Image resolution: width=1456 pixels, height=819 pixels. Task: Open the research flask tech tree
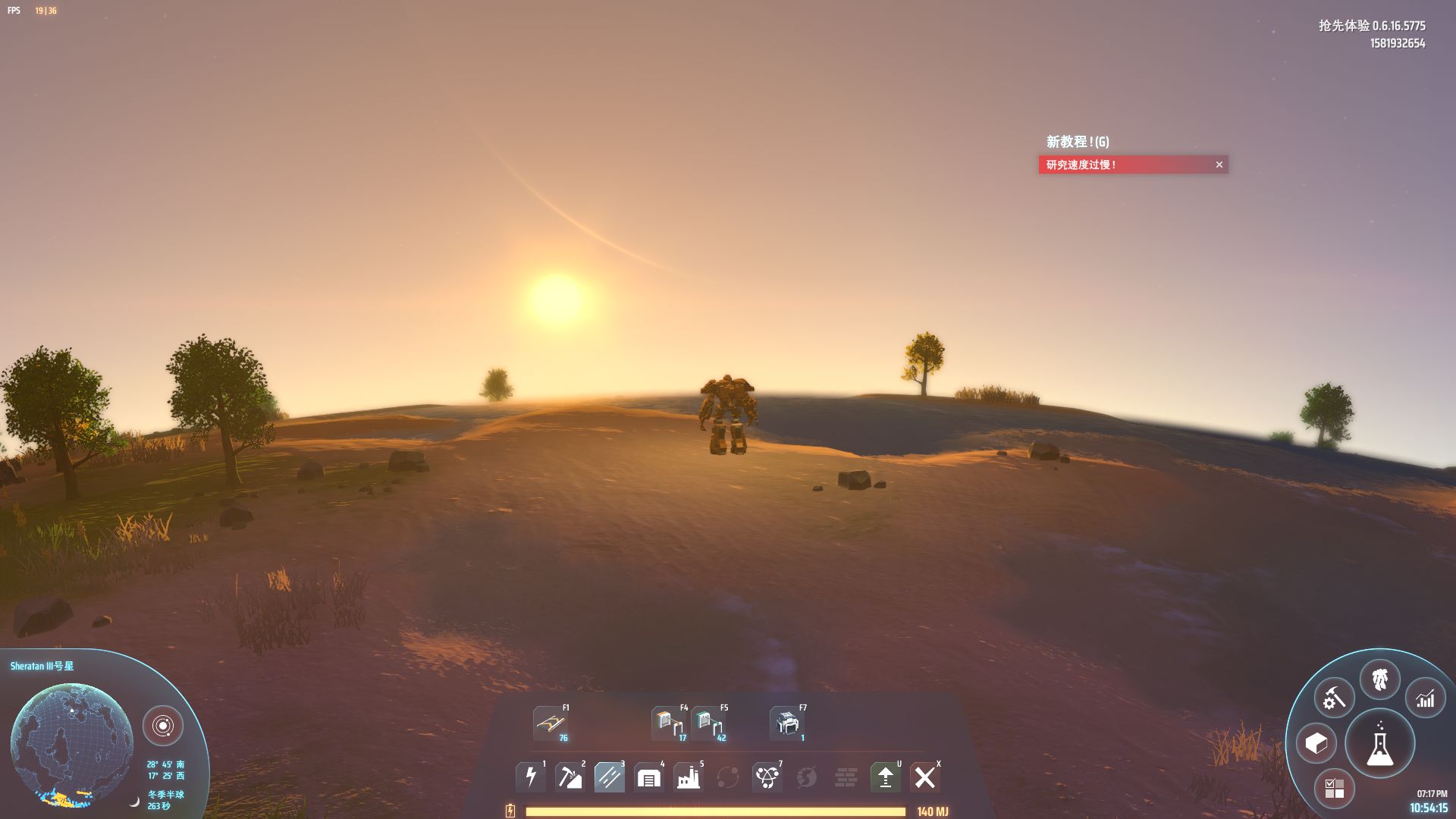click(1379, 745)
